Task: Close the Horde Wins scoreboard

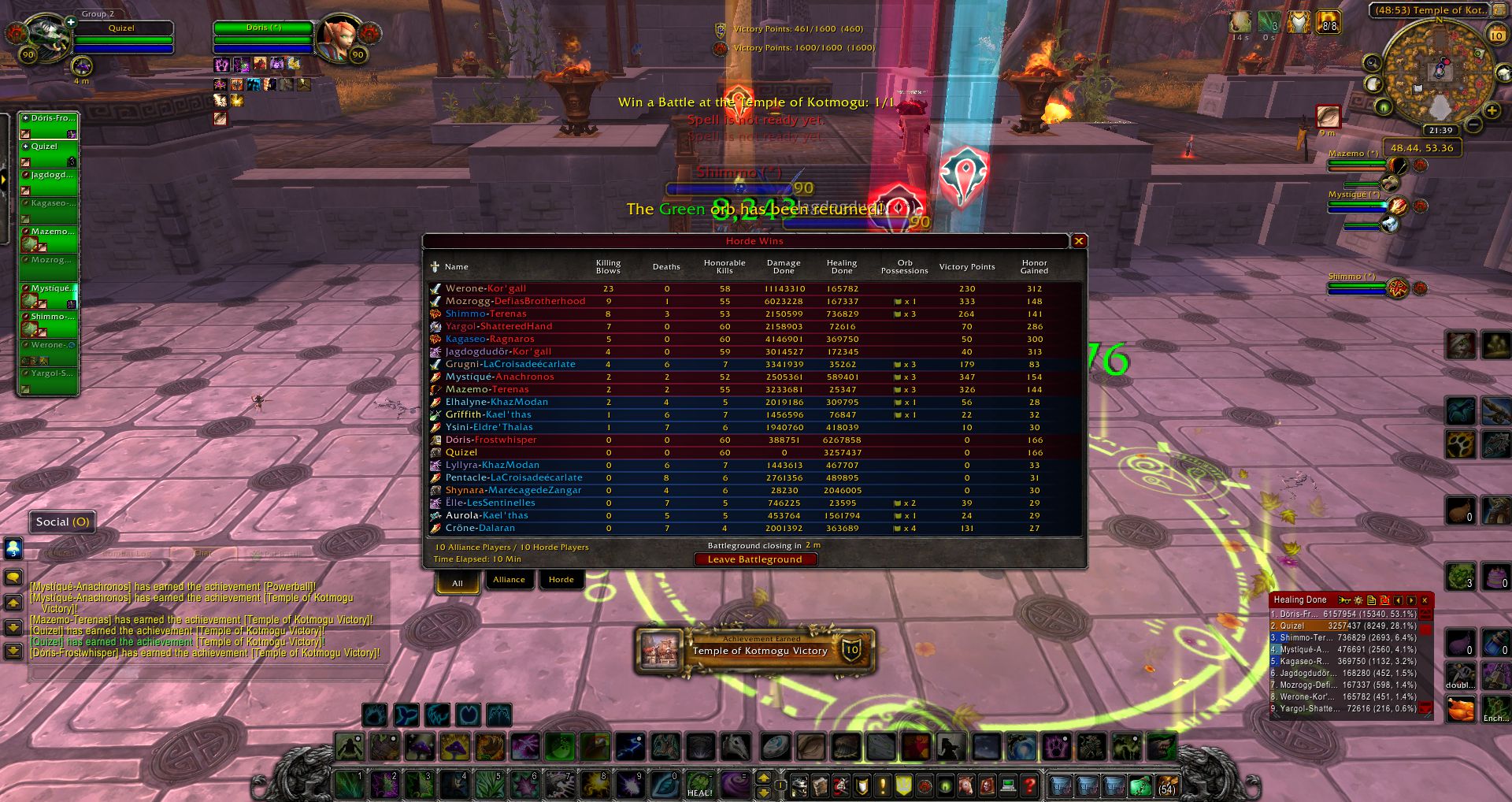Action: click(1079, 241)
